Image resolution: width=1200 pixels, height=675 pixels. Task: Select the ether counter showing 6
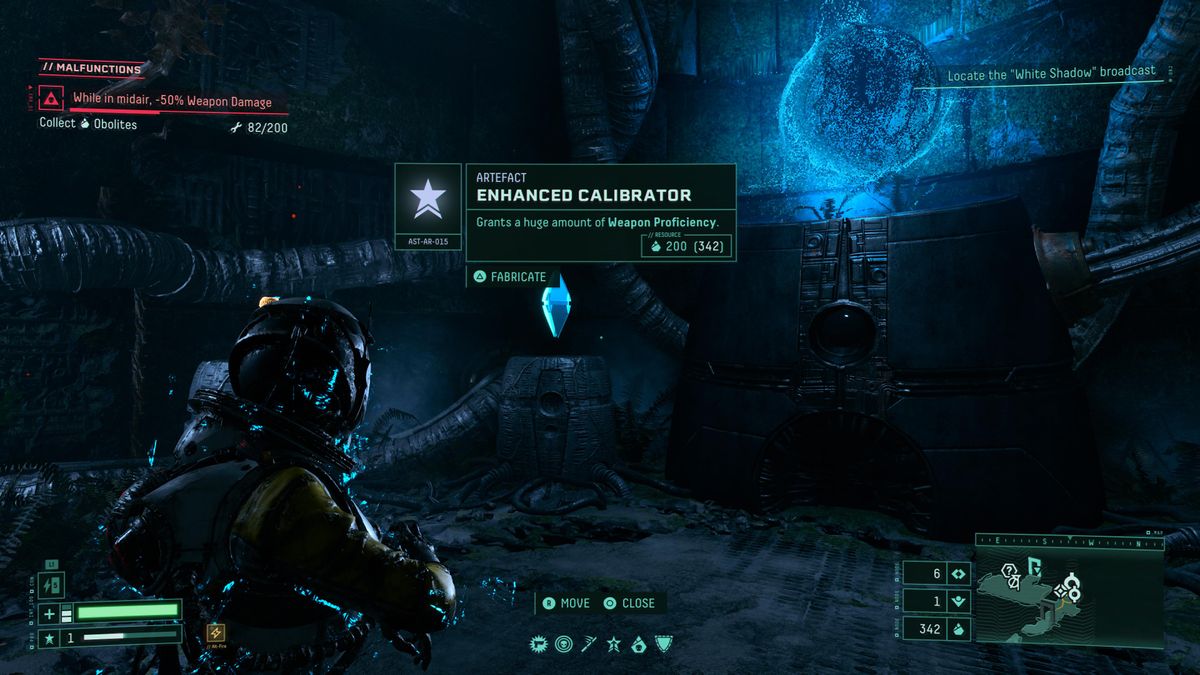click(936, 574)
